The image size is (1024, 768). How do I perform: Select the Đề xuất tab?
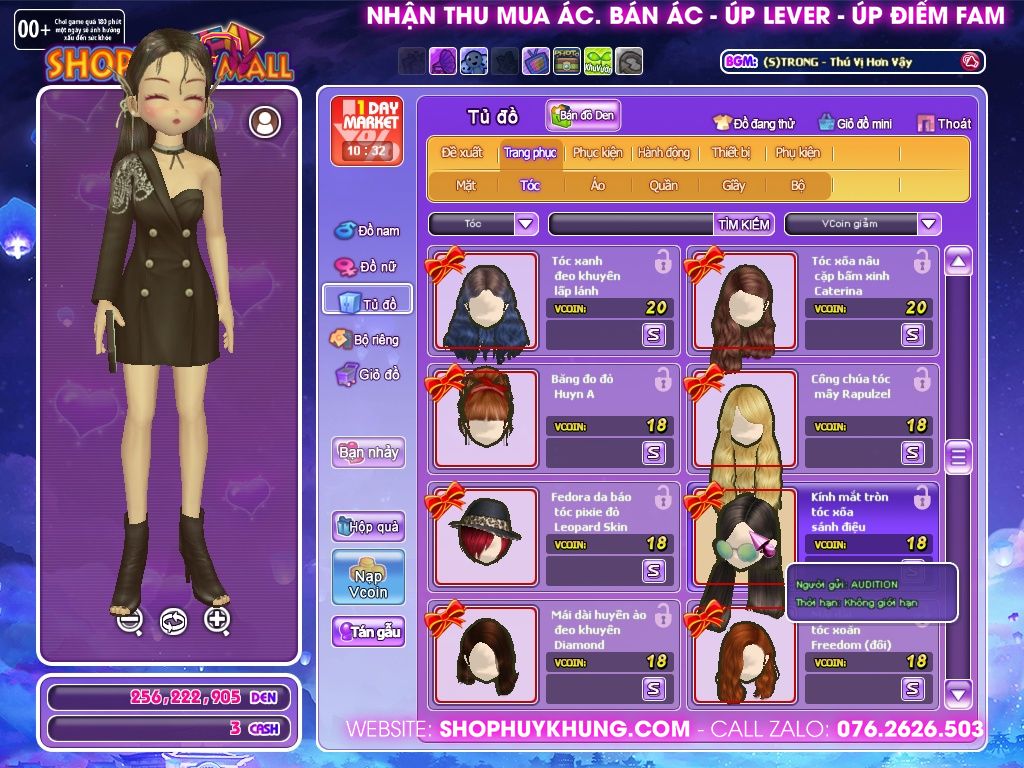[x=462, y=153]
